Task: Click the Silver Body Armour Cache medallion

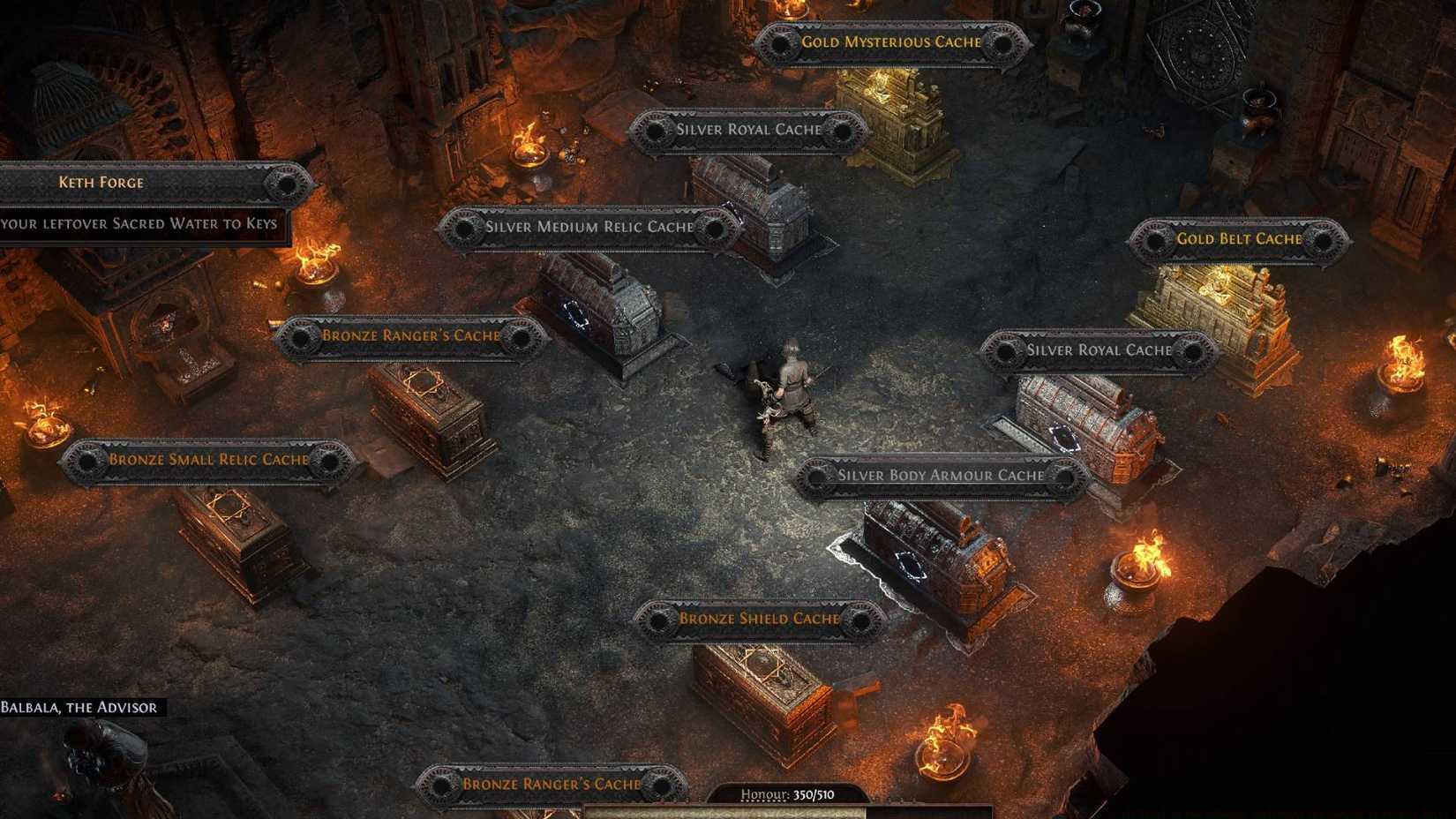Action: tap(814, 475)
